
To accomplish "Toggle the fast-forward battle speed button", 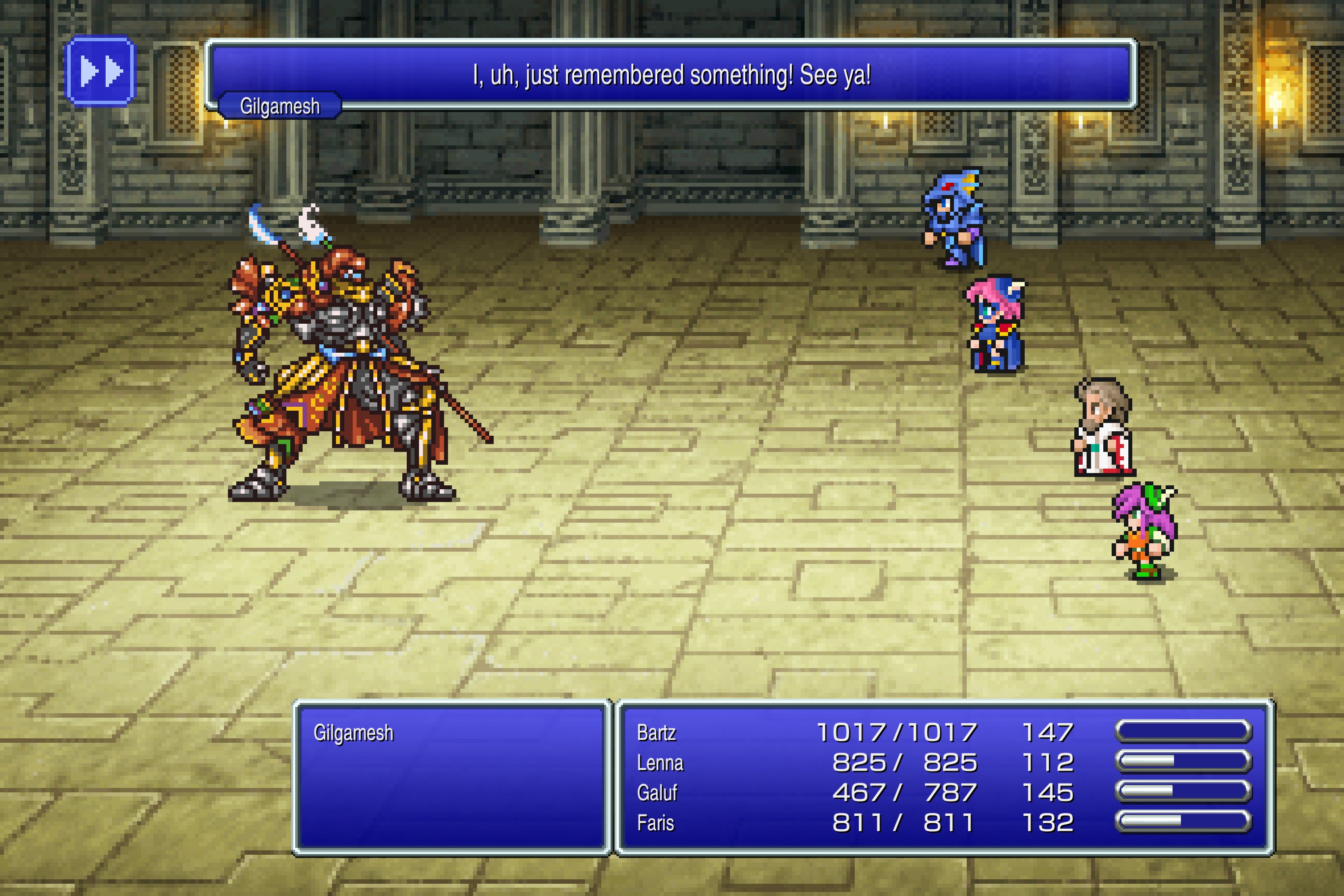I will [101, 71].
